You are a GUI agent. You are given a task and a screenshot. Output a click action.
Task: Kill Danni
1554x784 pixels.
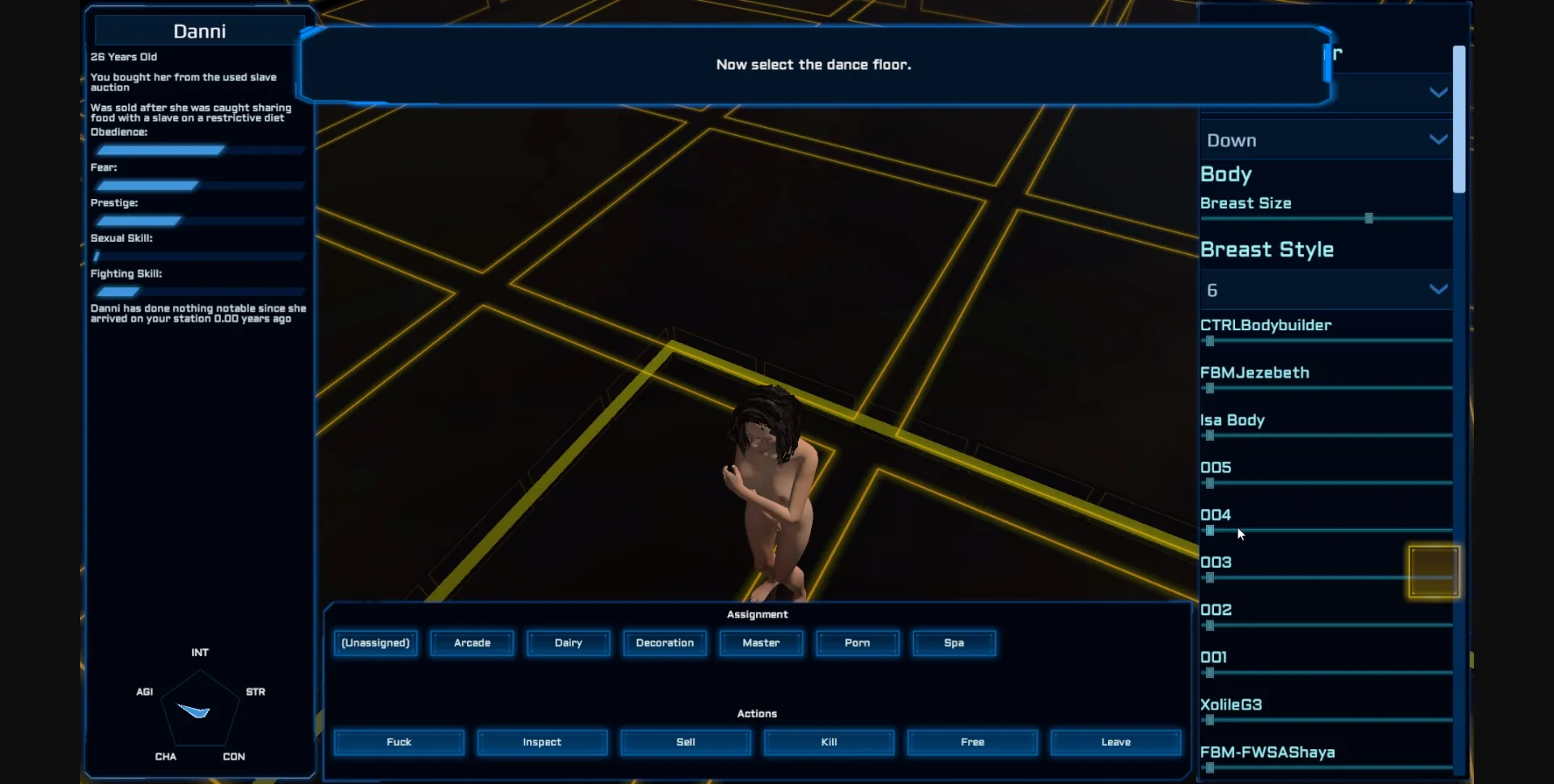point(828,742)
